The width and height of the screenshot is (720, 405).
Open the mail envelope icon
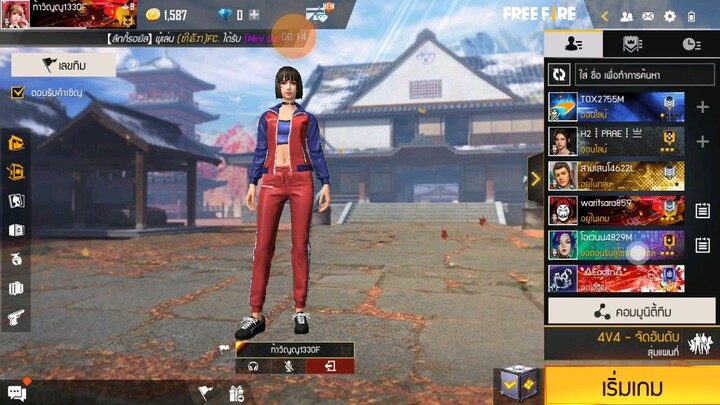coord(647,16)
